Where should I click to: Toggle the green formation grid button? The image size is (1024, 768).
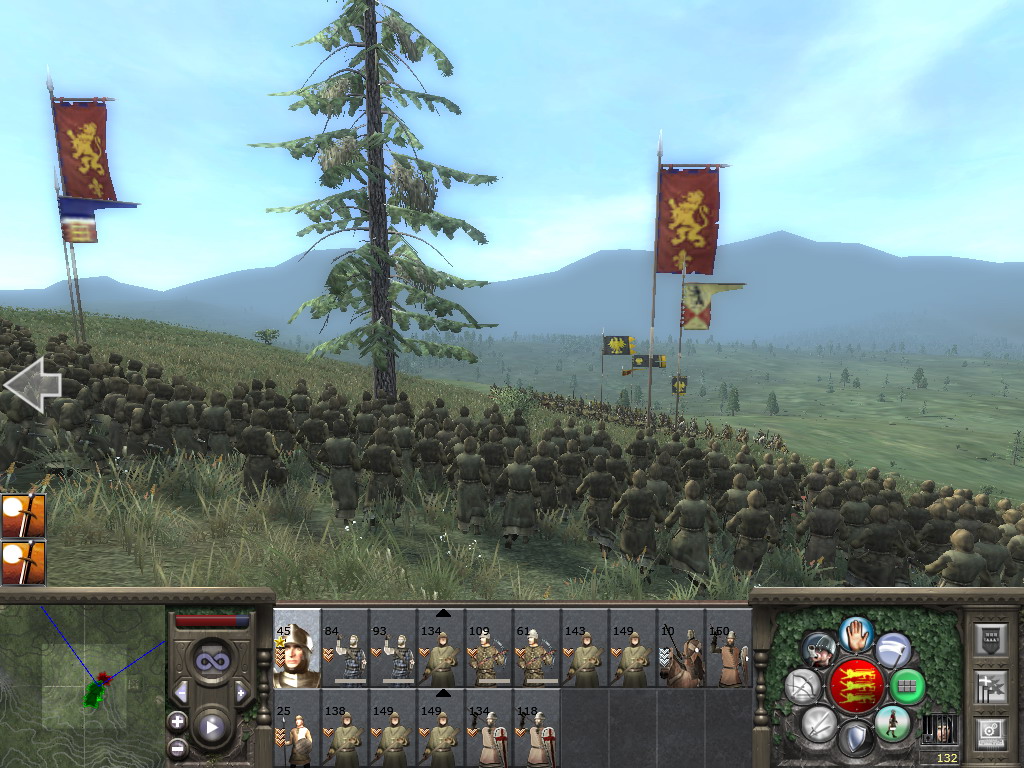pyautogui.click(x=907, y=687)
